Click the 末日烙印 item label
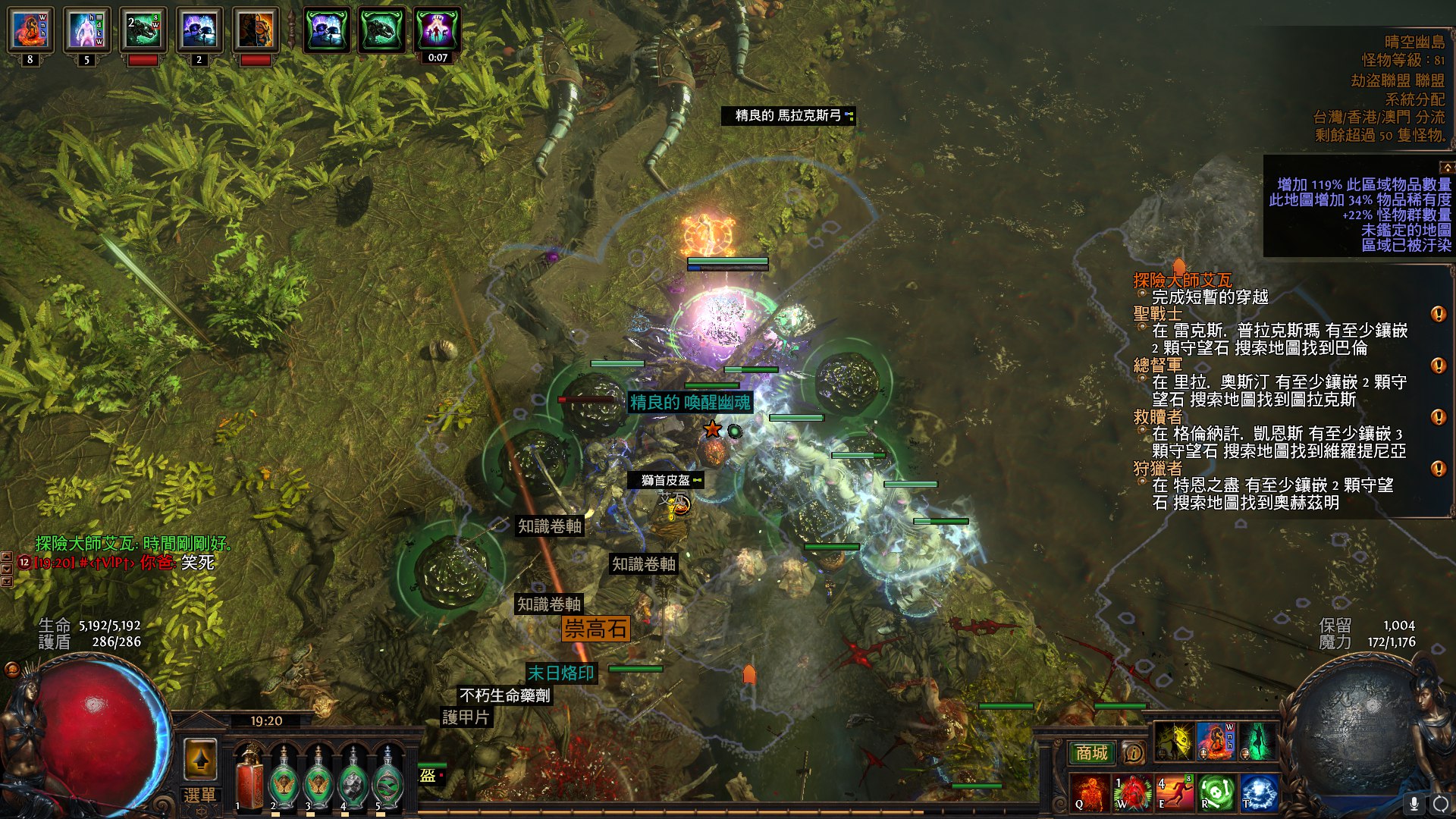Viewport: 1456px width, 819px height. click(560, 673)
